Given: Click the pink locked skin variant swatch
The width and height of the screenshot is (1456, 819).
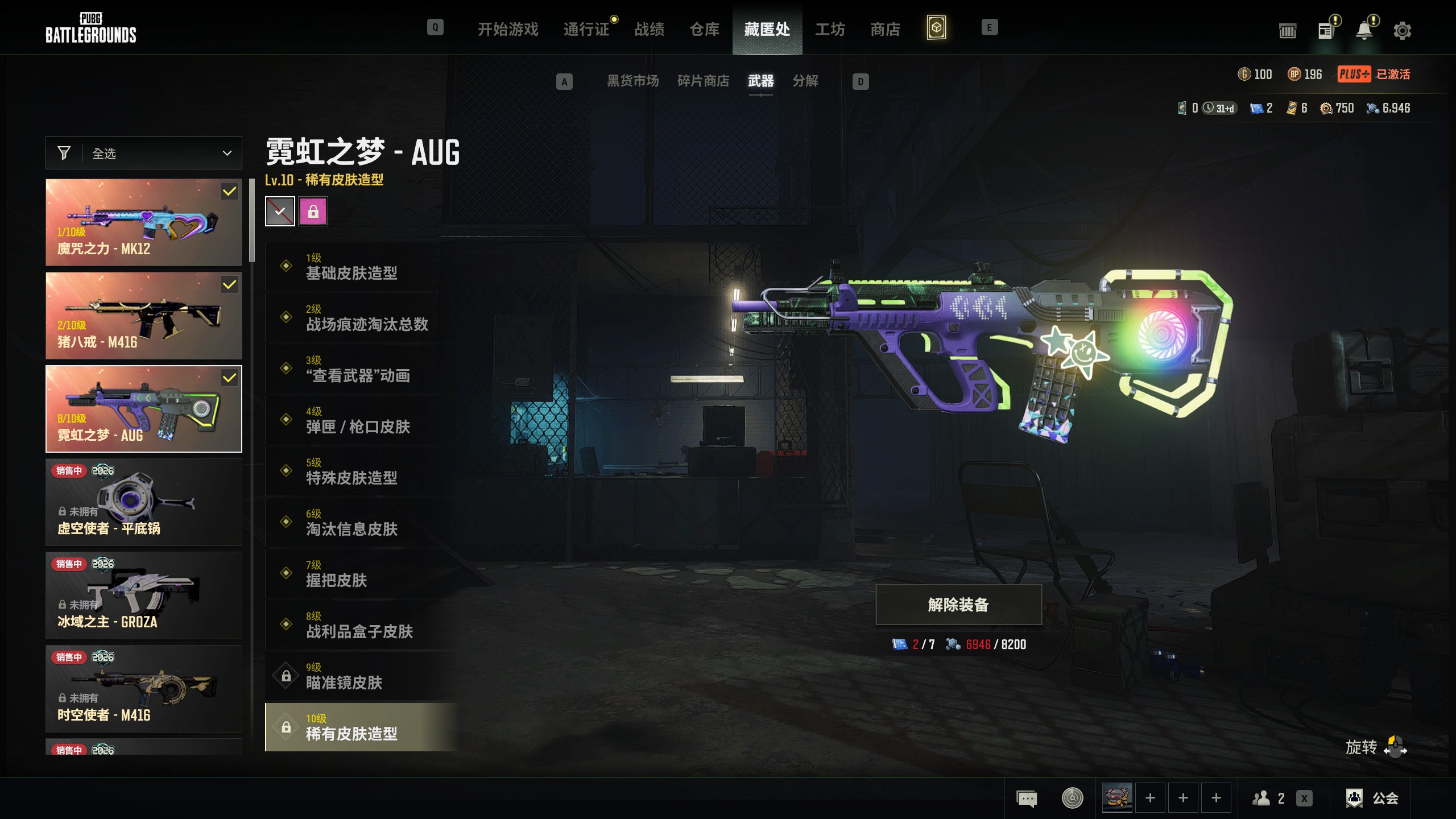Looking at the screenshot, I should click(x=313, y=212).
